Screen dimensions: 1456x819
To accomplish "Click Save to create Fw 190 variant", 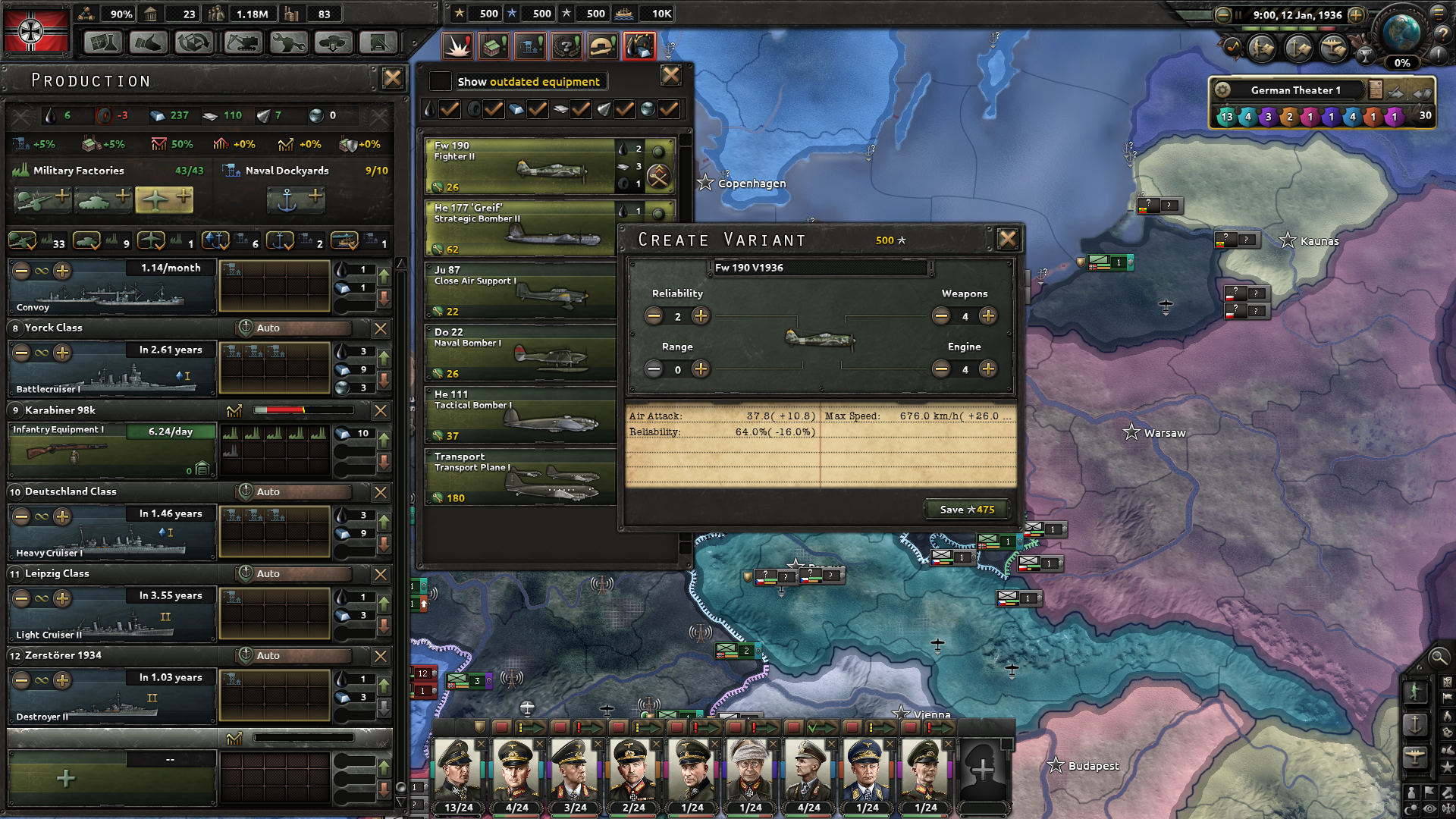I will (x=966, y=509).
